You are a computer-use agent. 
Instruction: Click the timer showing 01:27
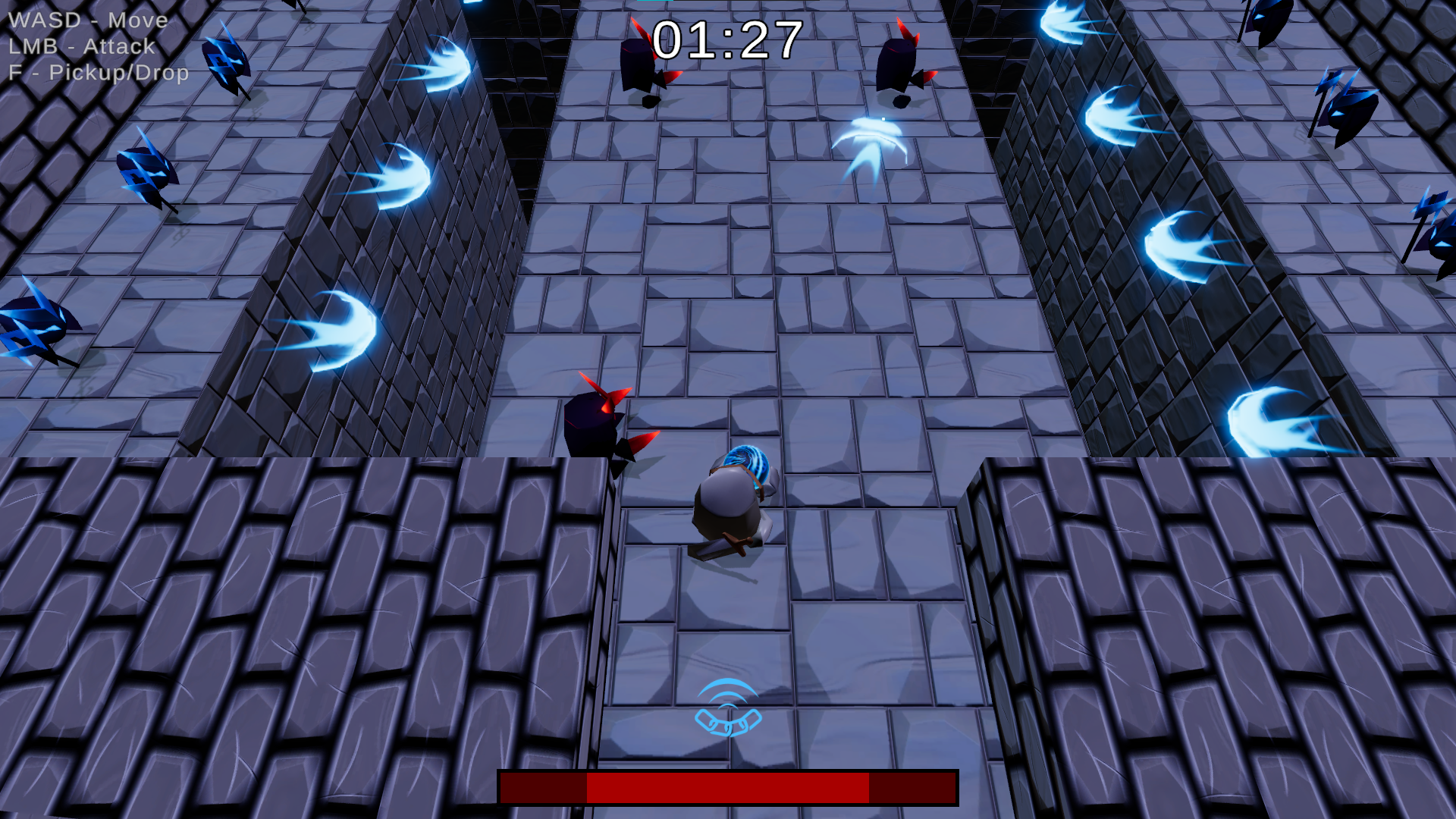728,38
